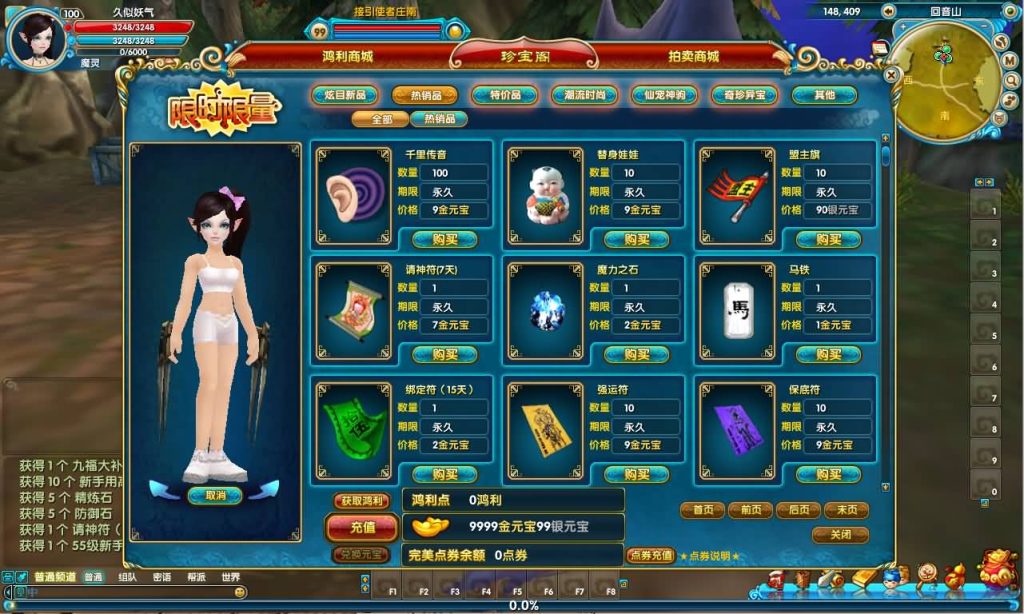
Task: Select the 全部 sub-filter
Action: pyautogui.click(x=380, y=119)
